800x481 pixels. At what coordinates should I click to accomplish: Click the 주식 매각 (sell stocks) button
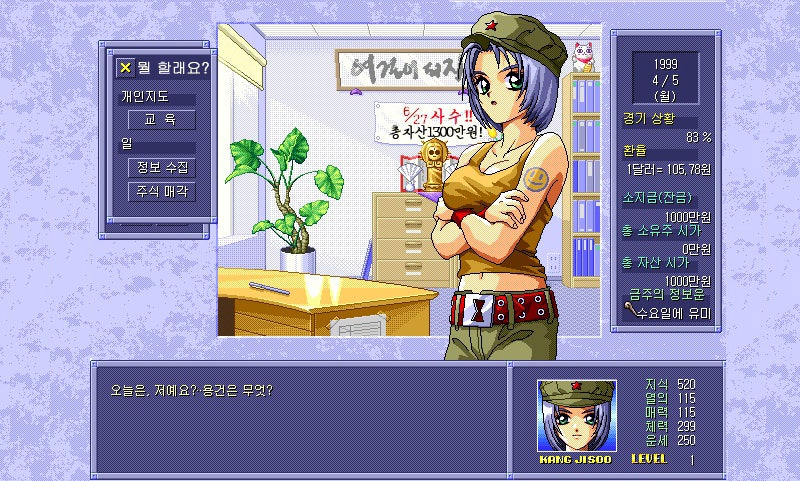161,191
